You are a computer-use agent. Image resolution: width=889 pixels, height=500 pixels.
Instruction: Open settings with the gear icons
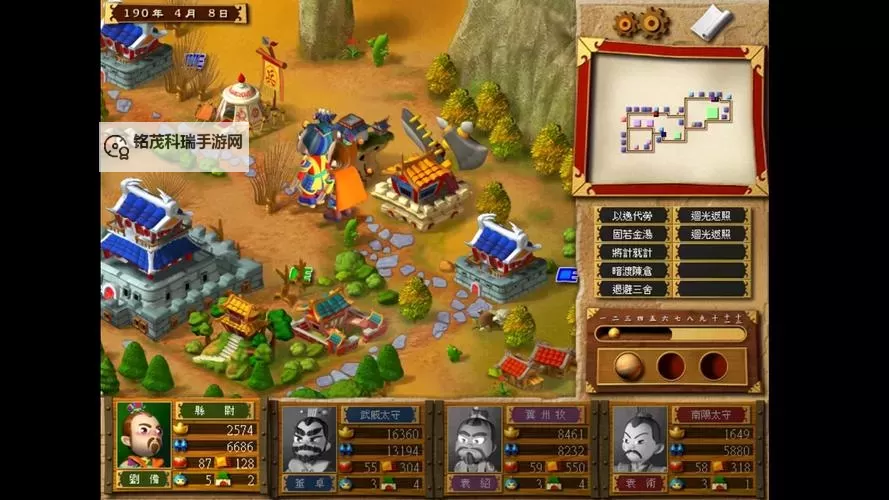[x=640, y=21]
